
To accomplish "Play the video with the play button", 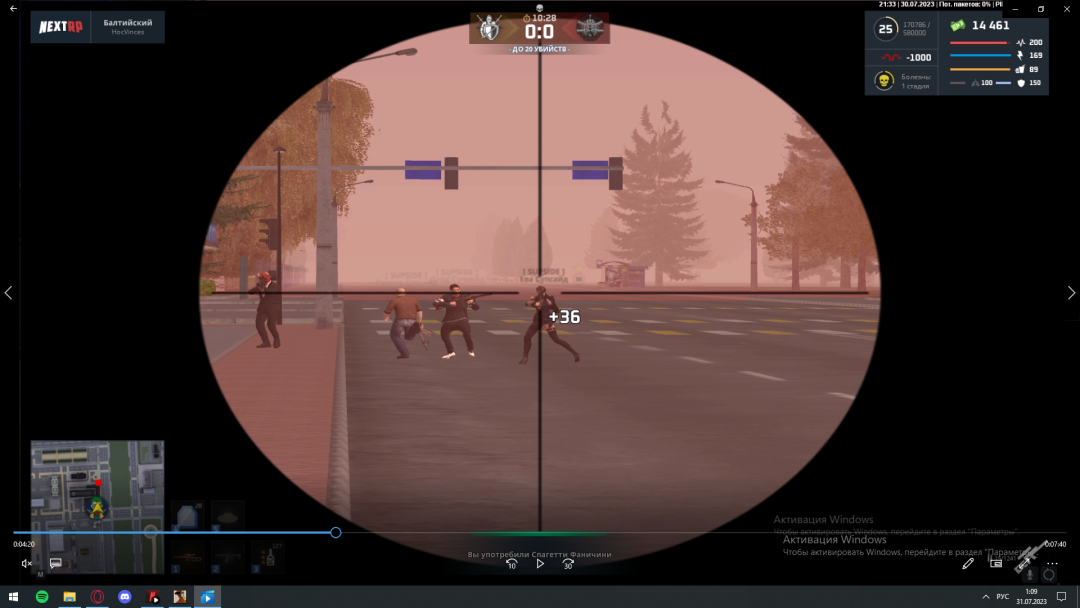I will click(x=540, y=564).
